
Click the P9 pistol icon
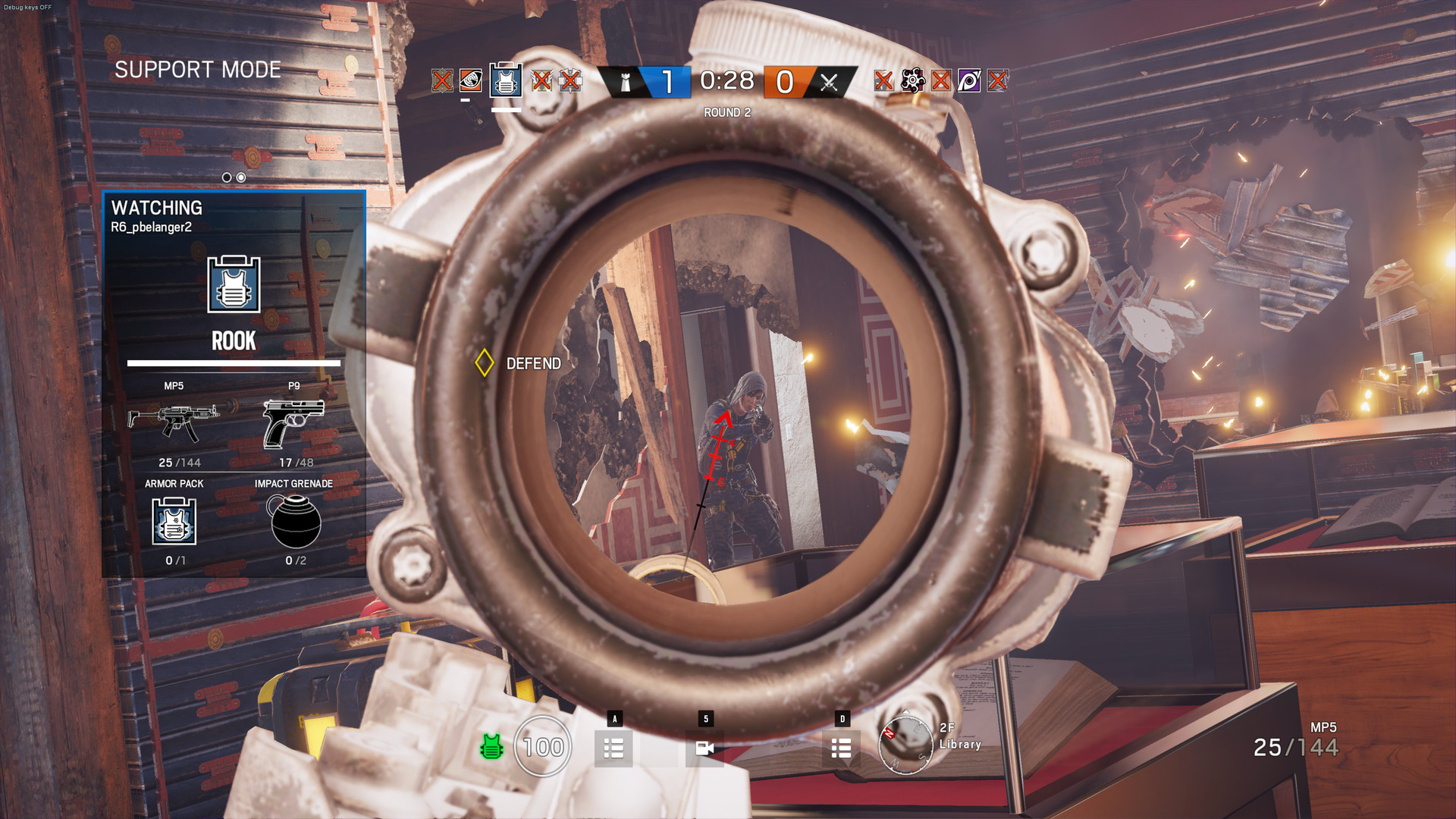[x=296, y=422]
